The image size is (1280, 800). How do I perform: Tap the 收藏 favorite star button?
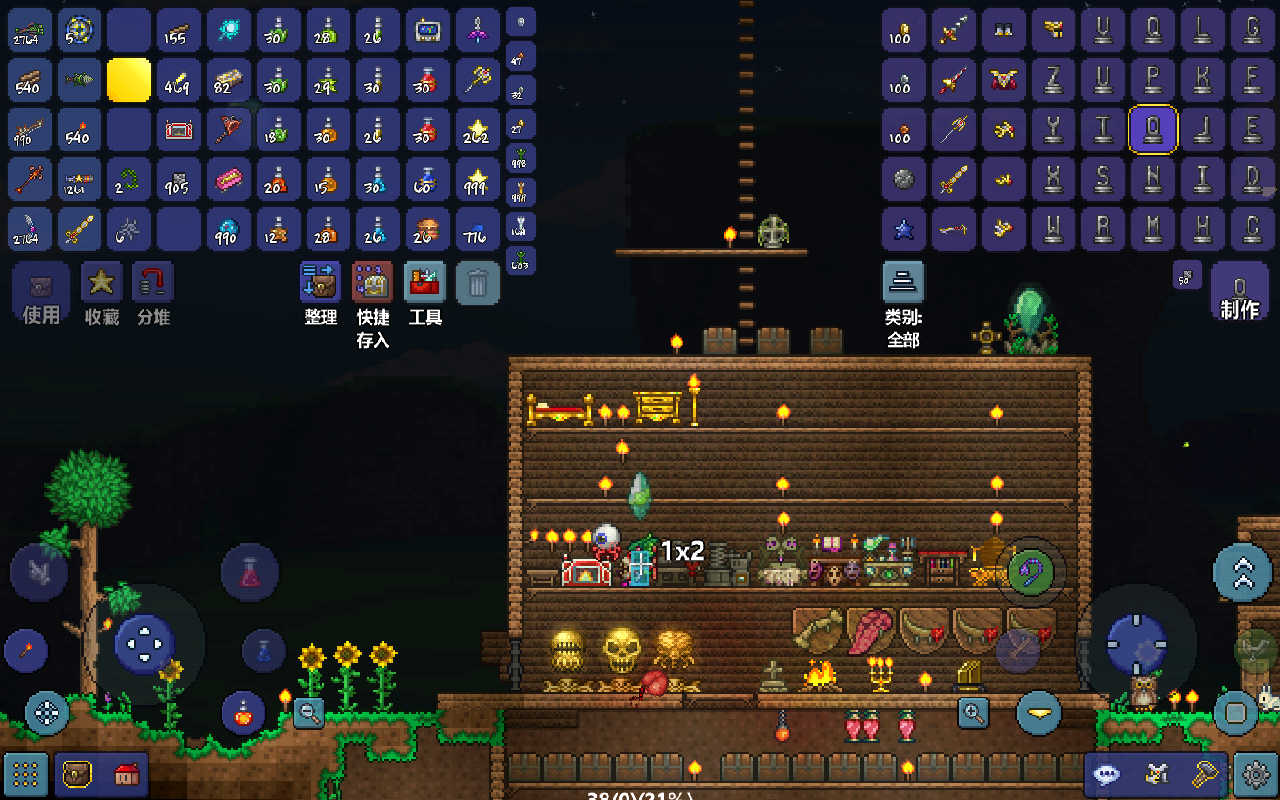[101, 284]
